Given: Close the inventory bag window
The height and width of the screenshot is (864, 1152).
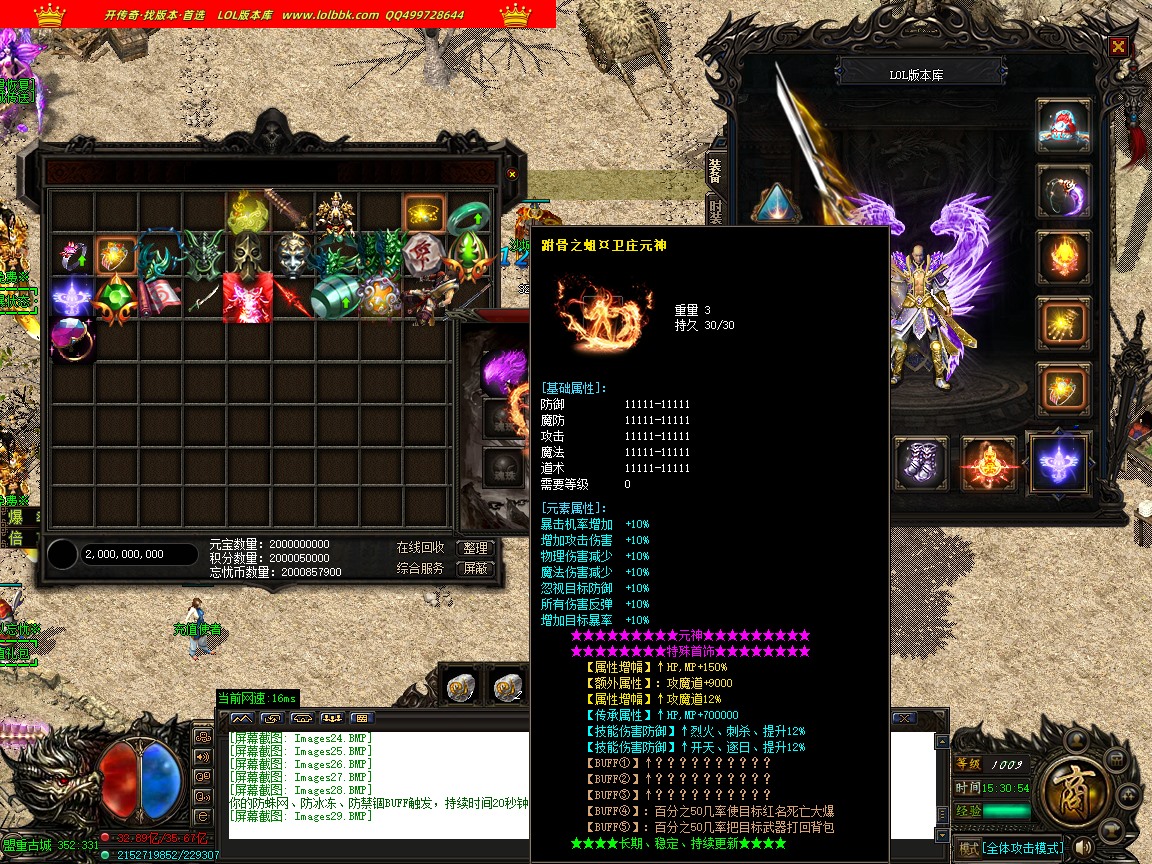Looking at the screenshot, I should click(x=512, y=173).
